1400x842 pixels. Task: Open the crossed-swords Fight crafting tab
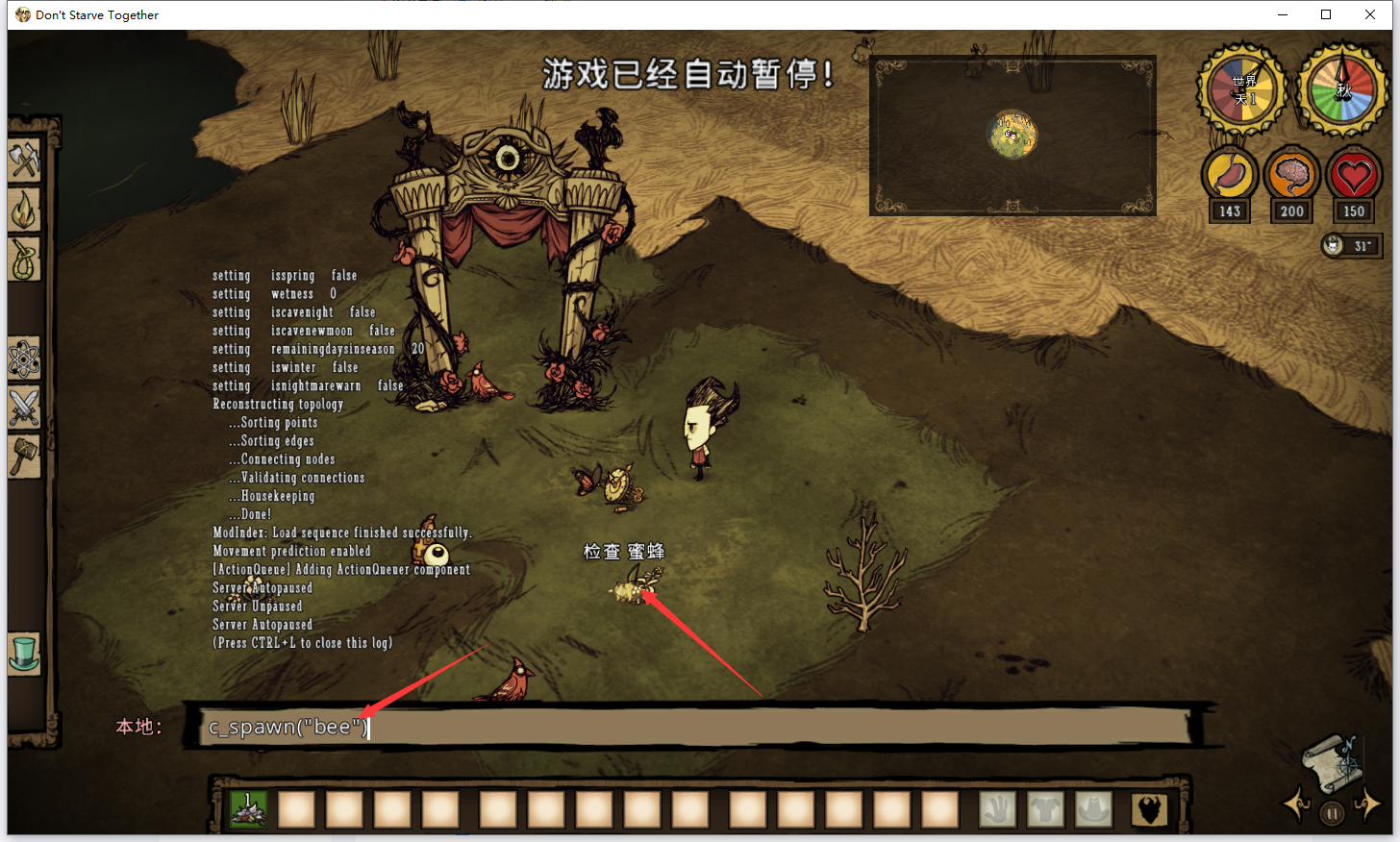point(24,408)
